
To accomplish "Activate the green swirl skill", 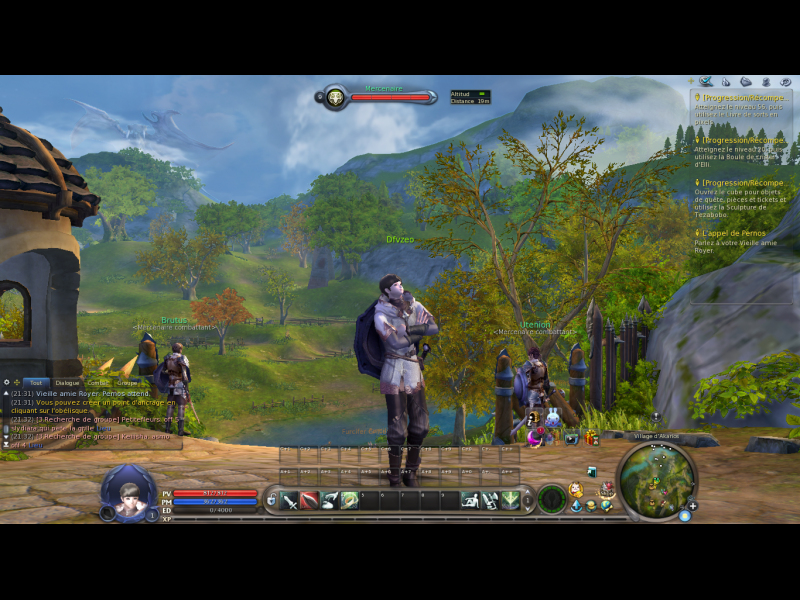I will [350, 500].
